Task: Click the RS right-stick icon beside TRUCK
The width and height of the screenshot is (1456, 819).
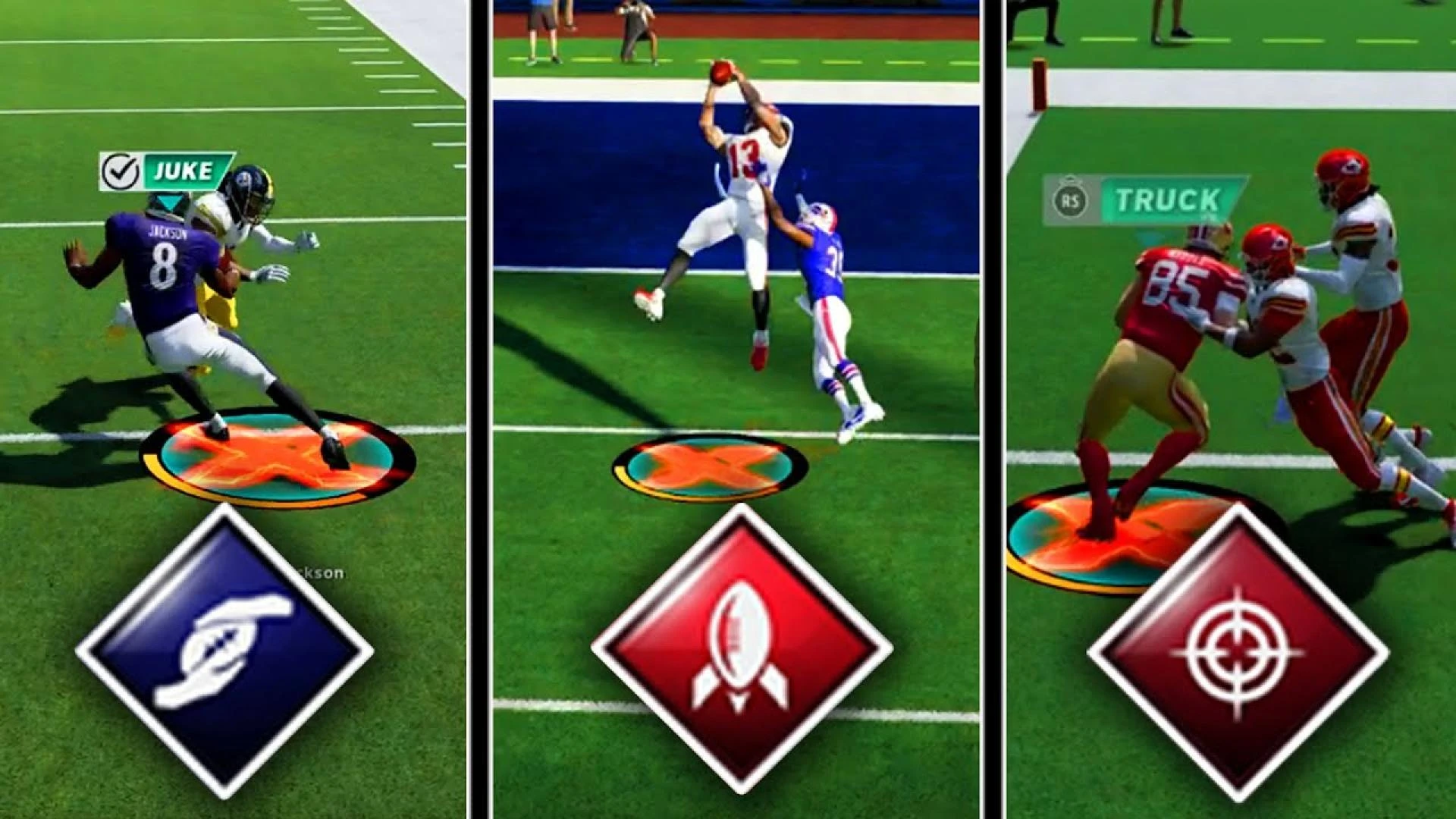Action: coord(1068,199)
